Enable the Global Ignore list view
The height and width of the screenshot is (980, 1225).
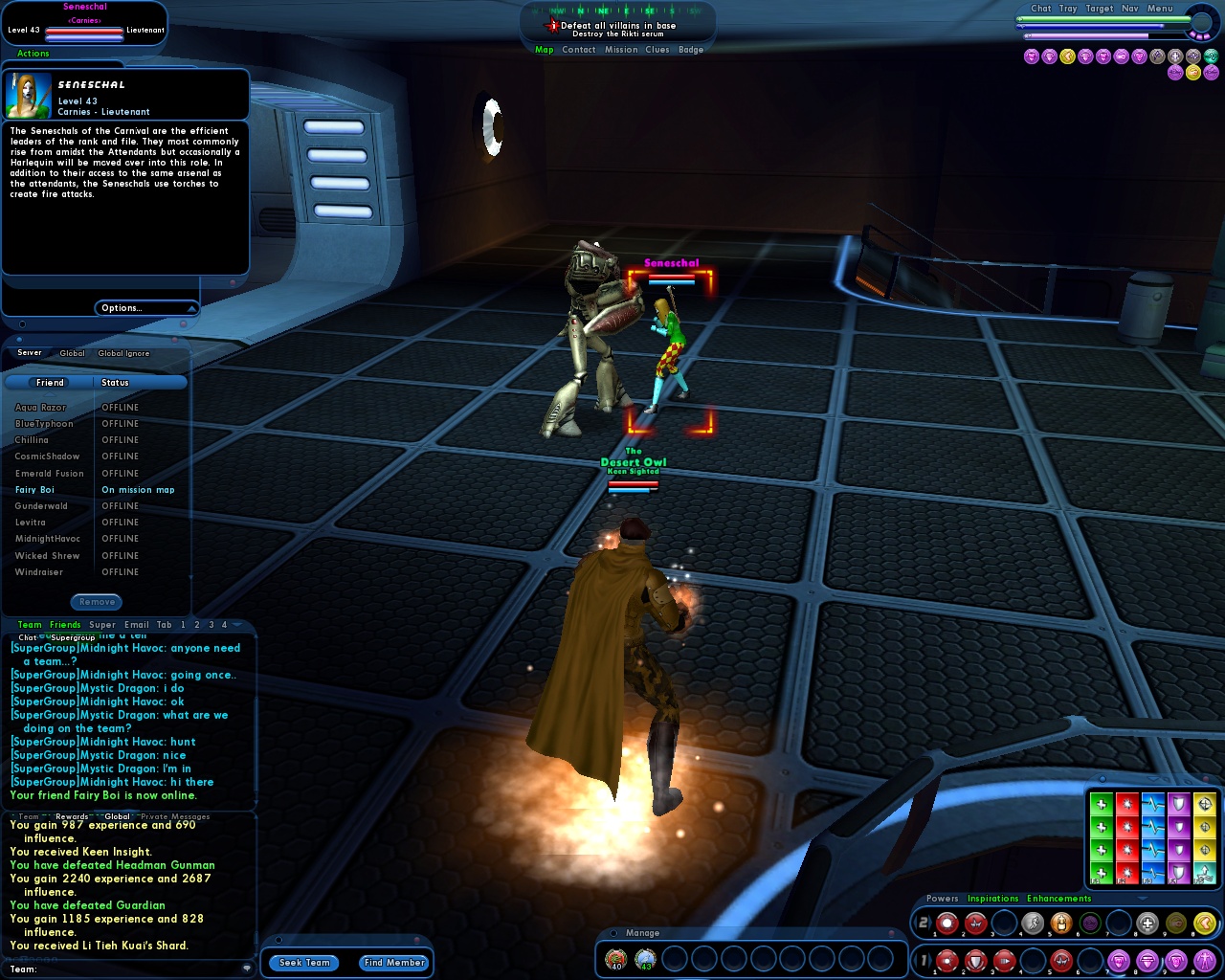click(x=122, y=352)
